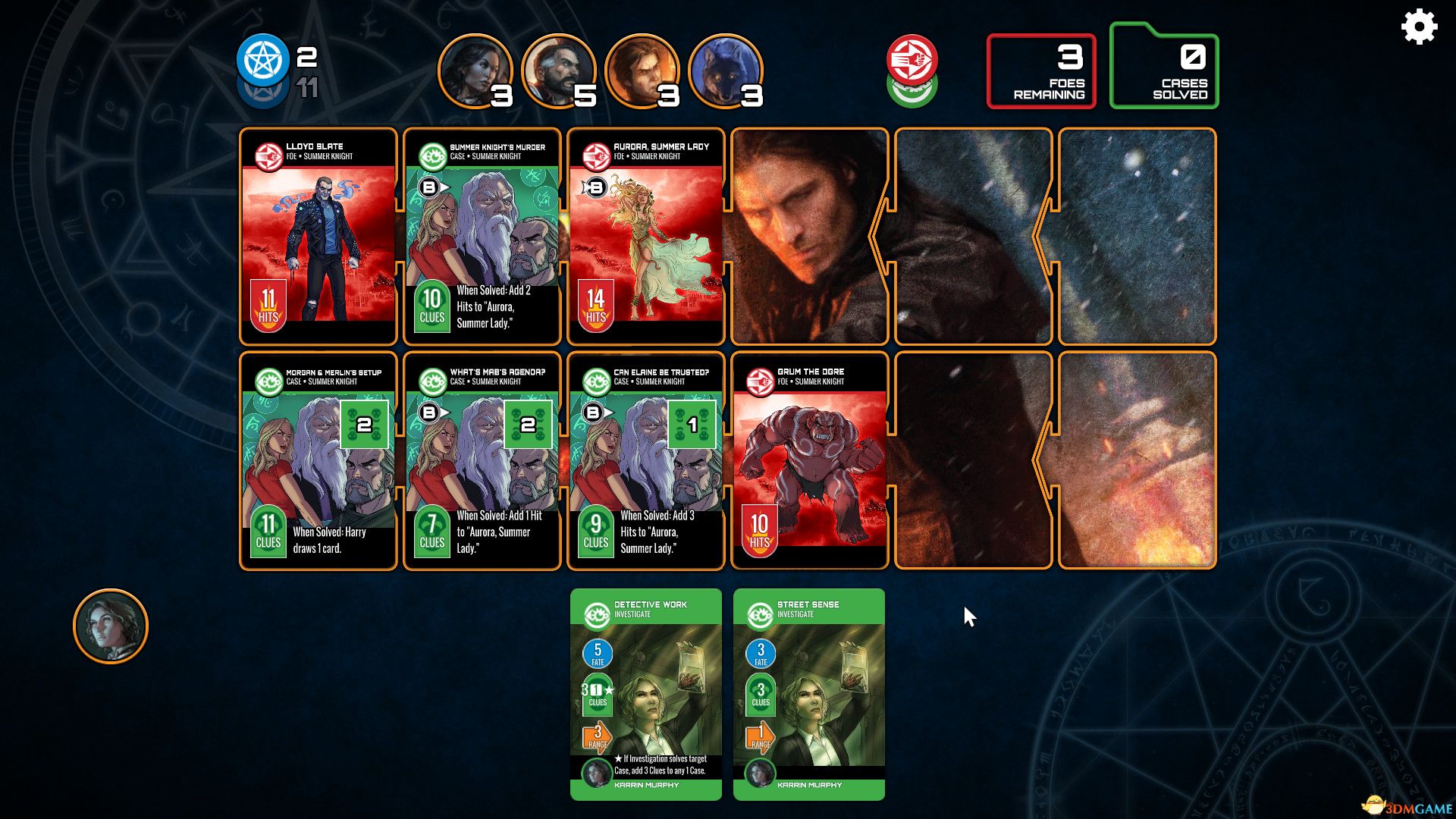Viewport: 1456px width, 819px height.
Task: Click the 10 Clues badge on Summer Knight's Murder
Action: pyautogui.click(x=431, y=303)
